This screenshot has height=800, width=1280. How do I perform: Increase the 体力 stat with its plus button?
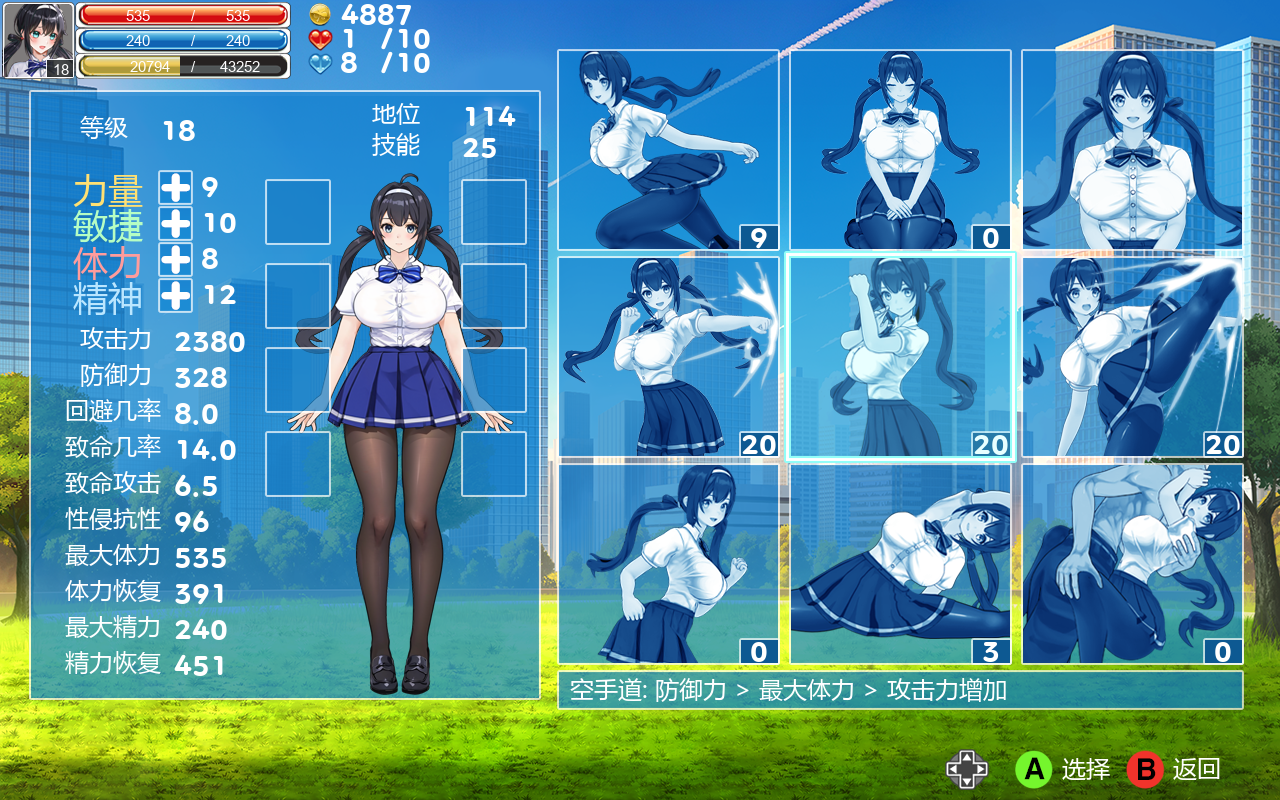click(x=175, y=258)
